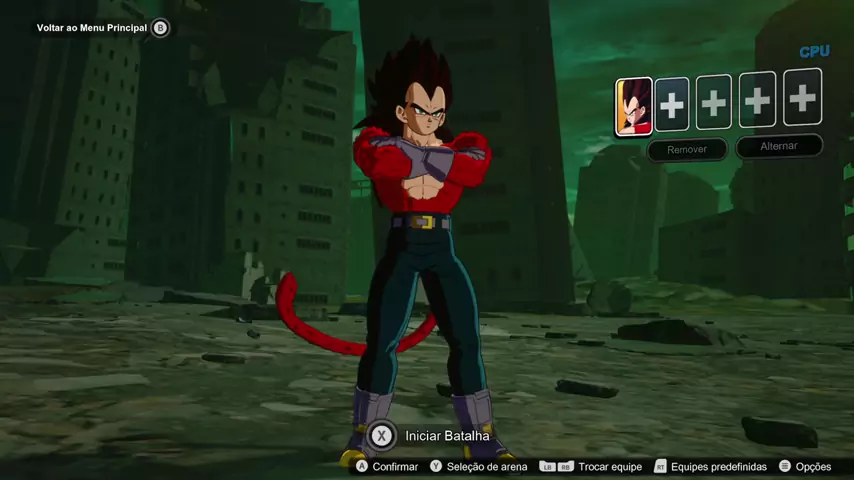The image size is (854, 480).
Task: Return via Voltar ao Menu Principal
Action: click(92, 28)
